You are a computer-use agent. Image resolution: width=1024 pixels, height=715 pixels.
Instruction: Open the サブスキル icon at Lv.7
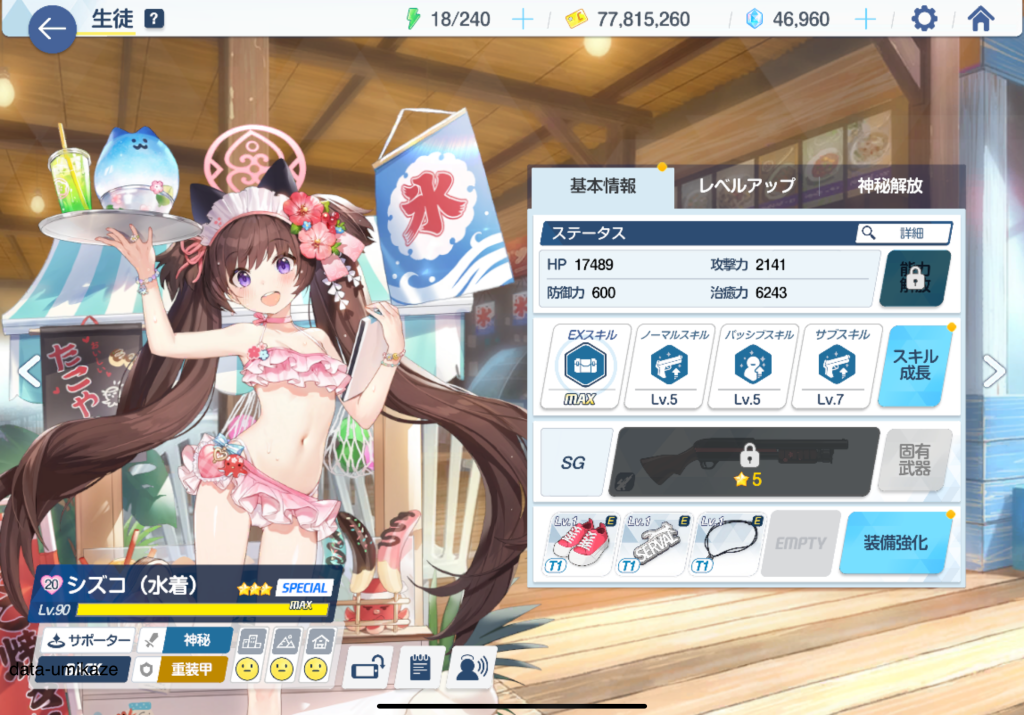tap(832, 366)
